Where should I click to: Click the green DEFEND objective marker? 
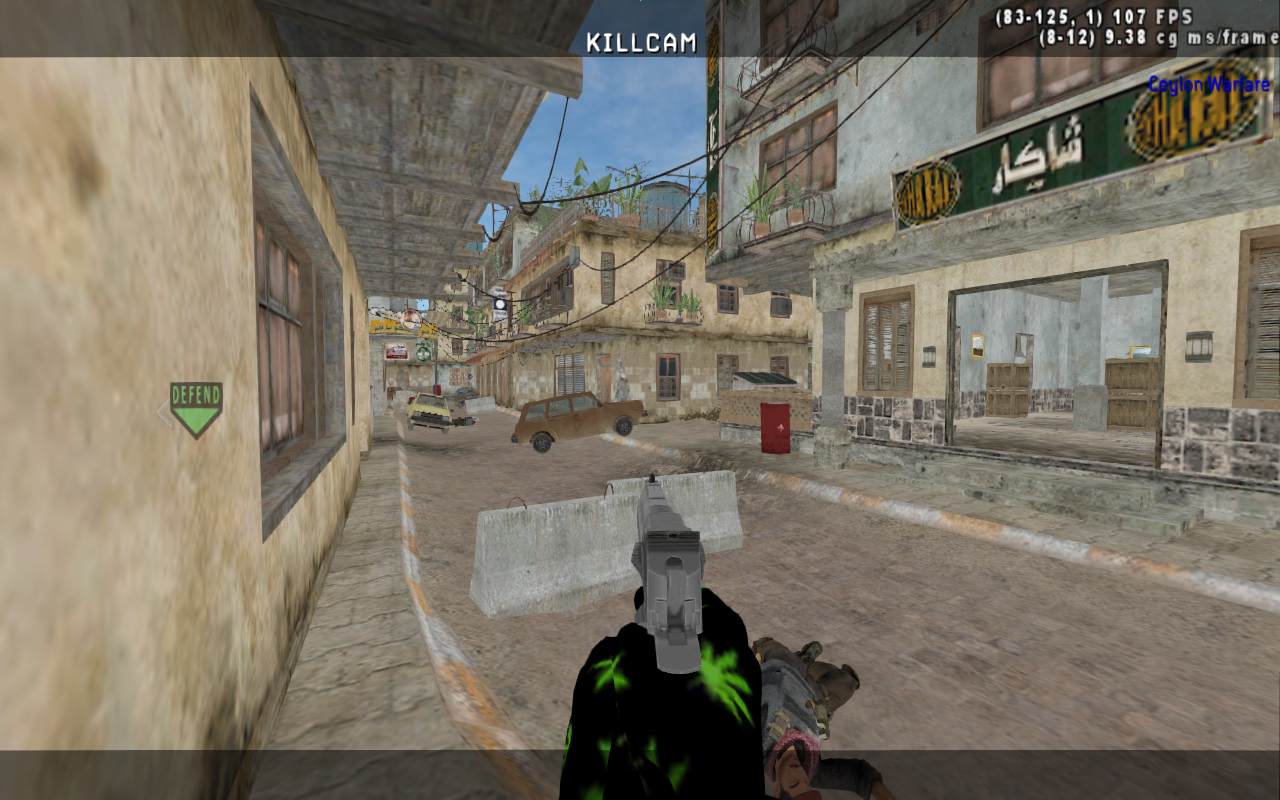click(195, 407)
